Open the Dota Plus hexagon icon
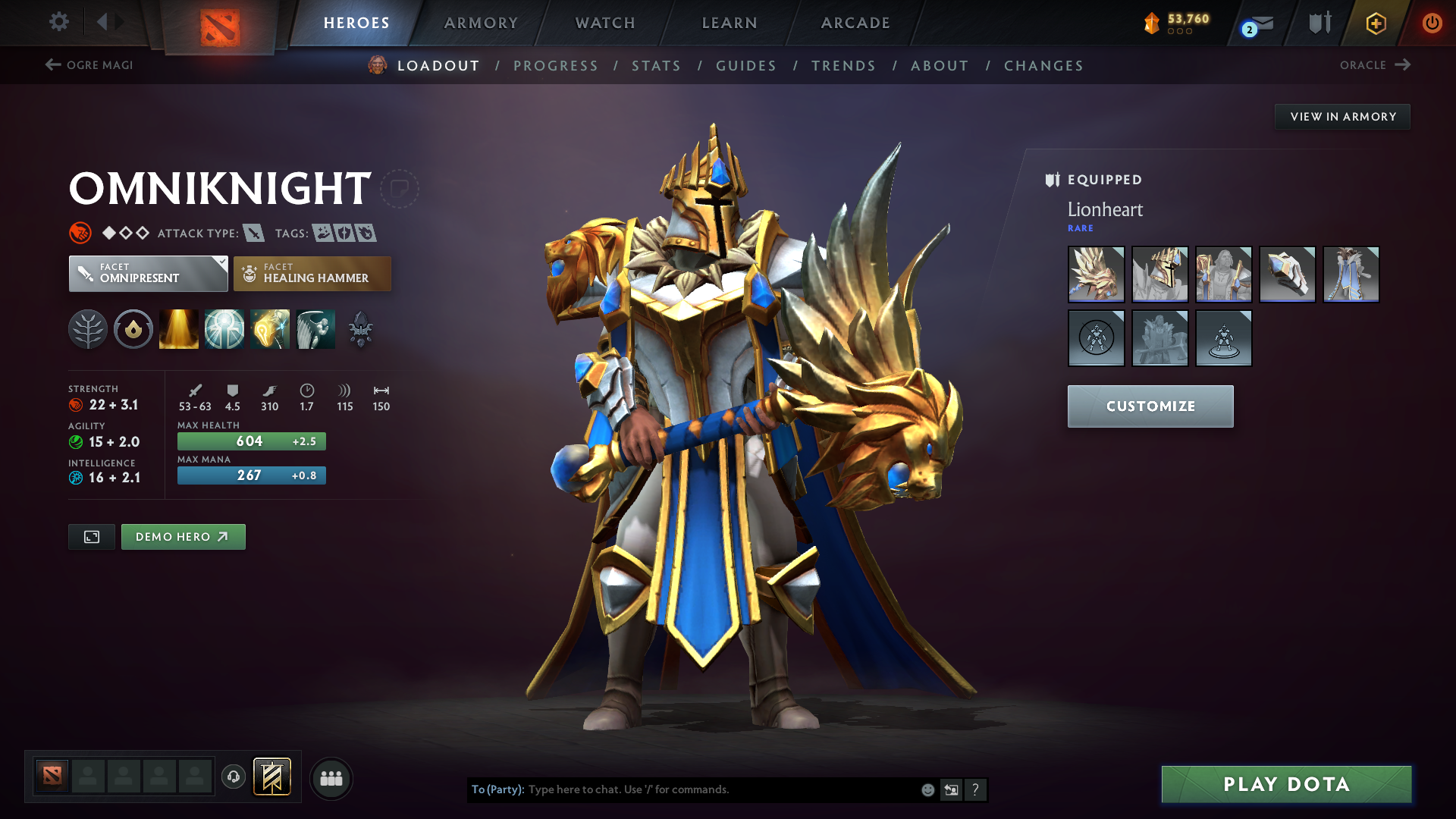 click(1375, 23)
